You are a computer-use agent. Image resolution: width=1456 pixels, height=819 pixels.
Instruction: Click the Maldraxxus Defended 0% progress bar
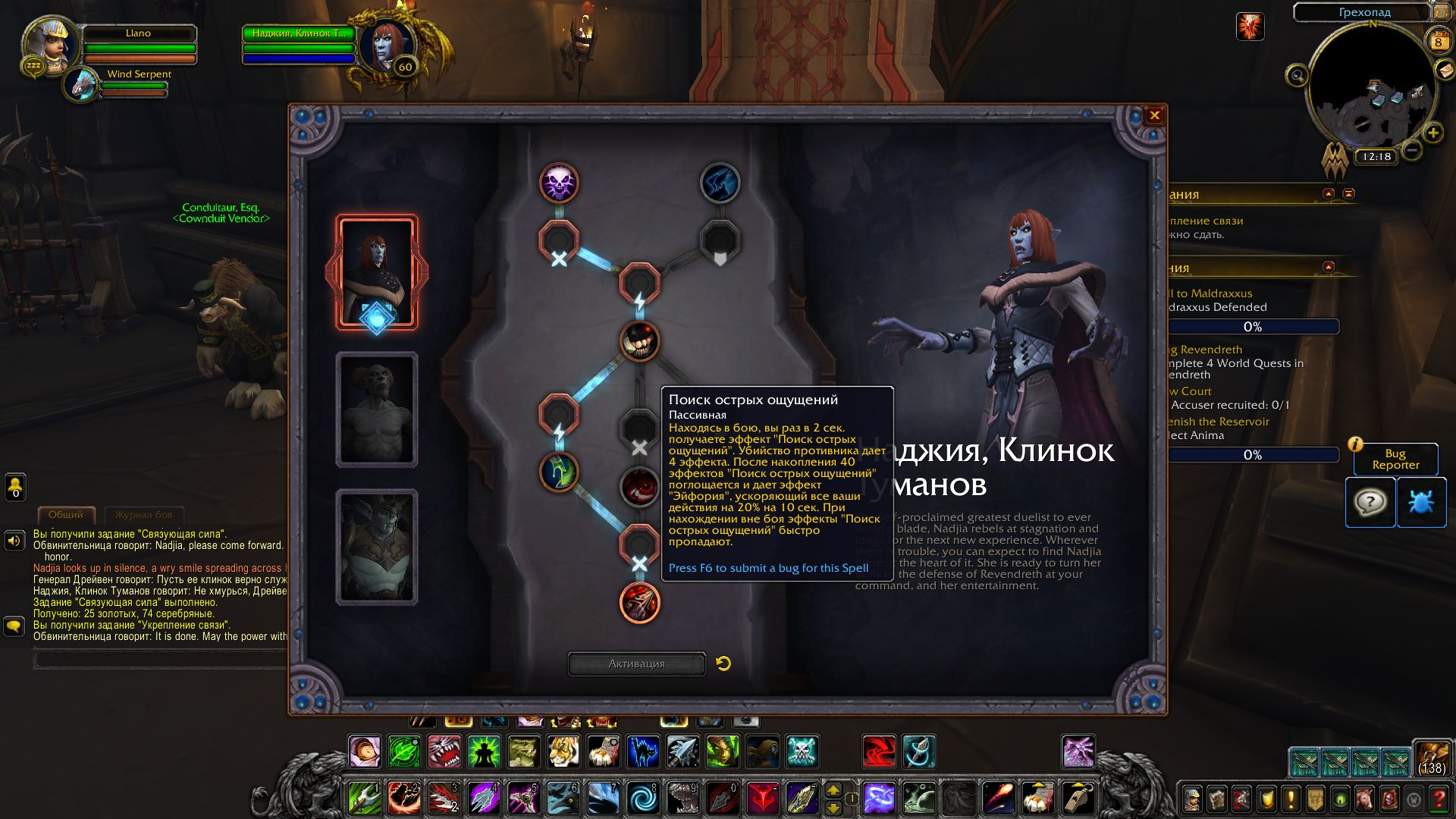tap(1254, 327)
